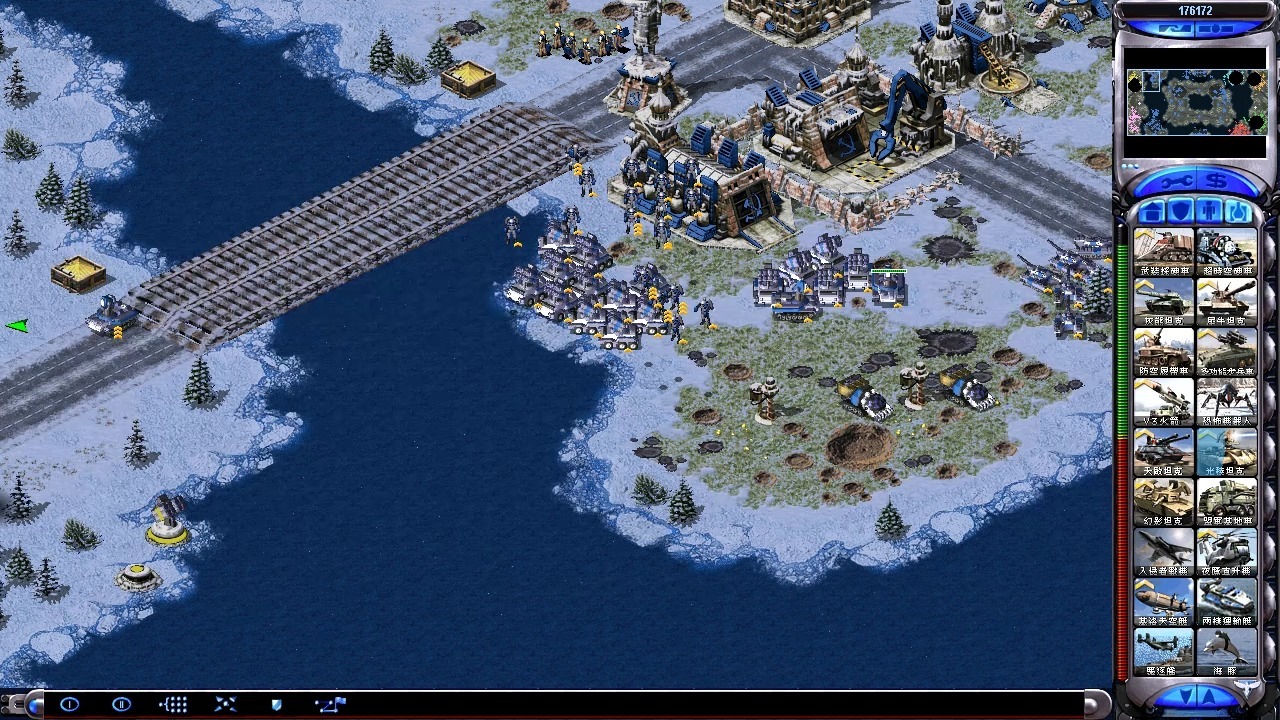Viewport: 1280px width, 720px height.
Task: Select the team one command button
Action: point(69,704)
